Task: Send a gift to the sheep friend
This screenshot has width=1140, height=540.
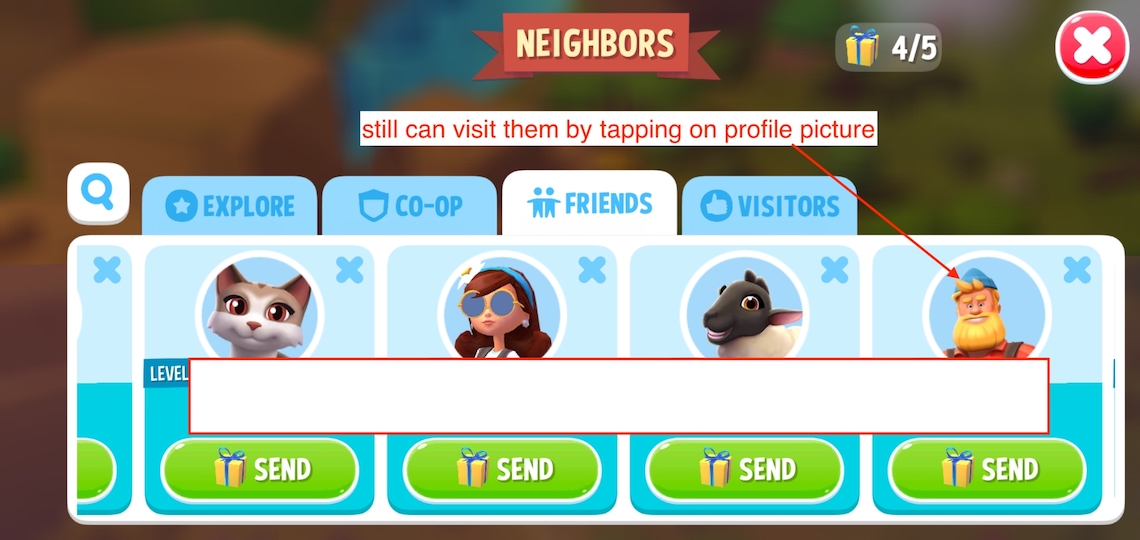Action: click(744, 469)
